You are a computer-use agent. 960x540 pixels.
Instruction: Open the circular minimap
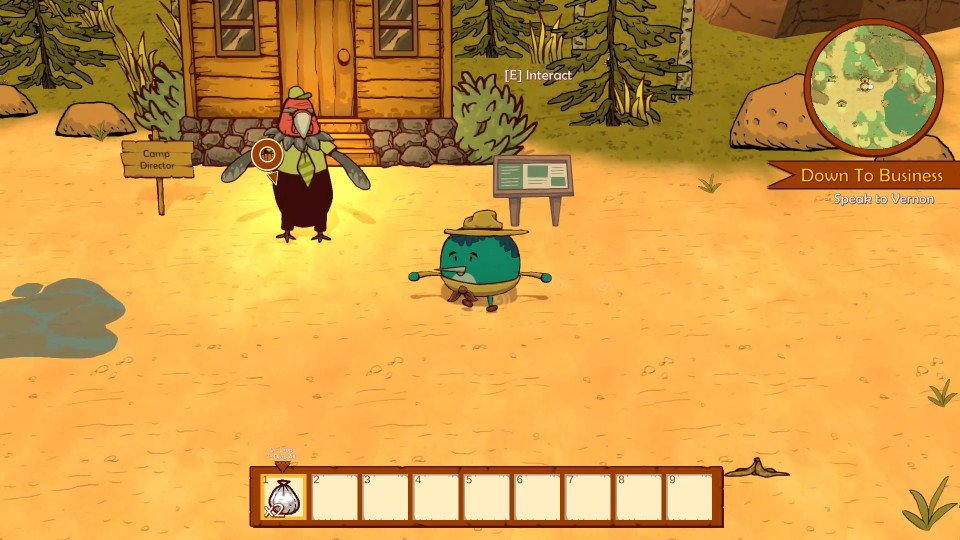click(872, 87)
